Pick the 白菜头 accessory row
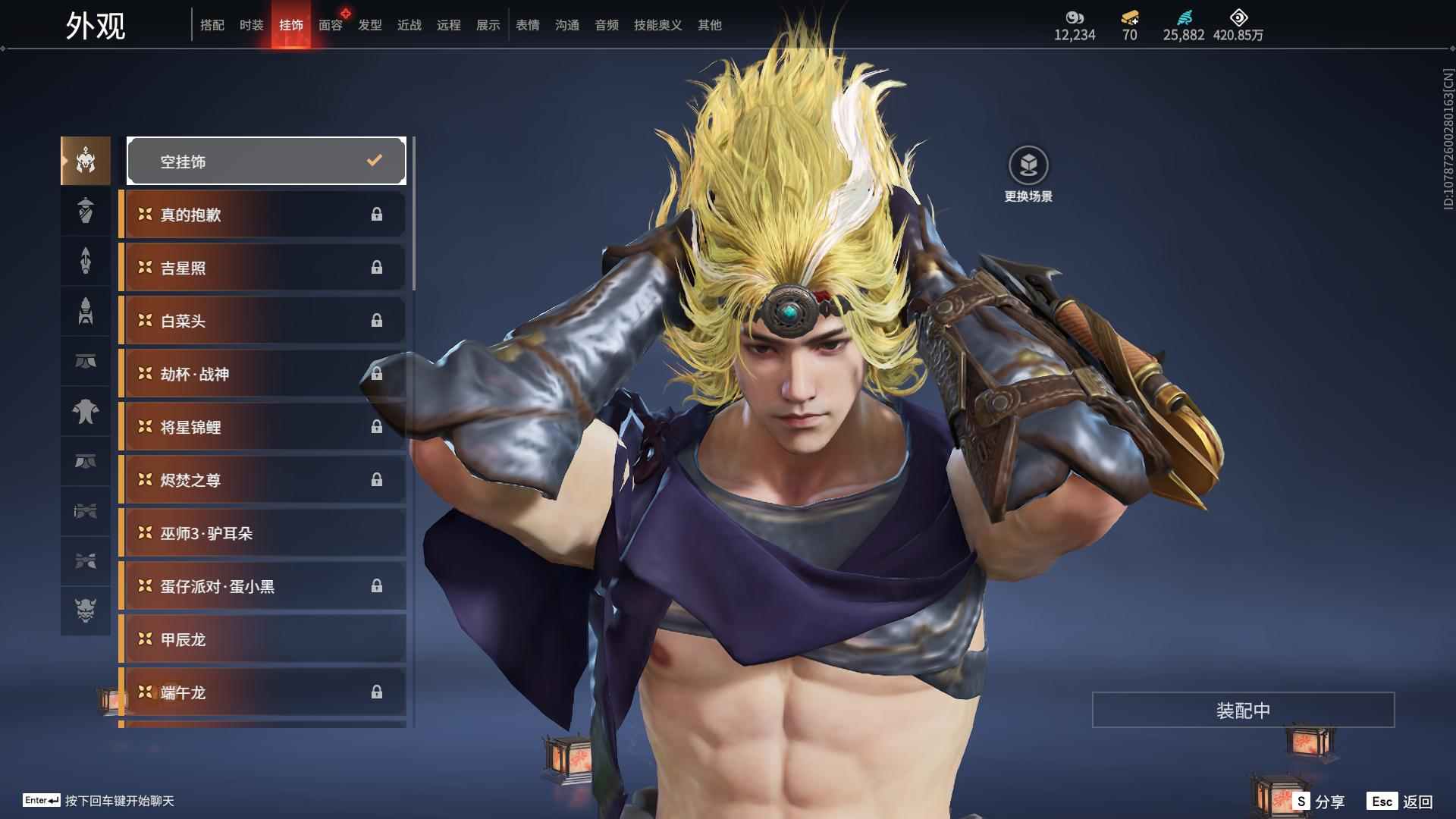This screenshot has height=819, width=1456. coord(262,321)
